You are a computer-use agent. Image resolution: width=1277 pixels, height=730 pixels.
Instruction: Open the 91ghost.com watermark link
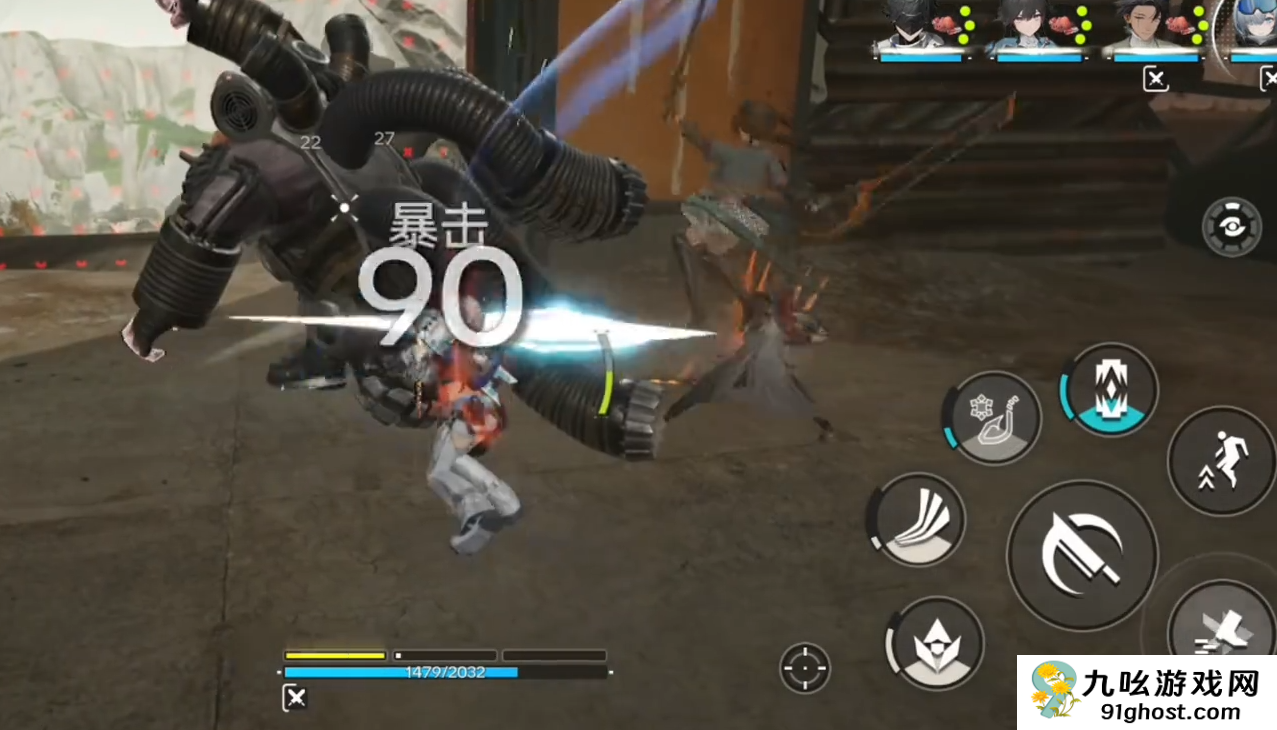[1146, 694]
